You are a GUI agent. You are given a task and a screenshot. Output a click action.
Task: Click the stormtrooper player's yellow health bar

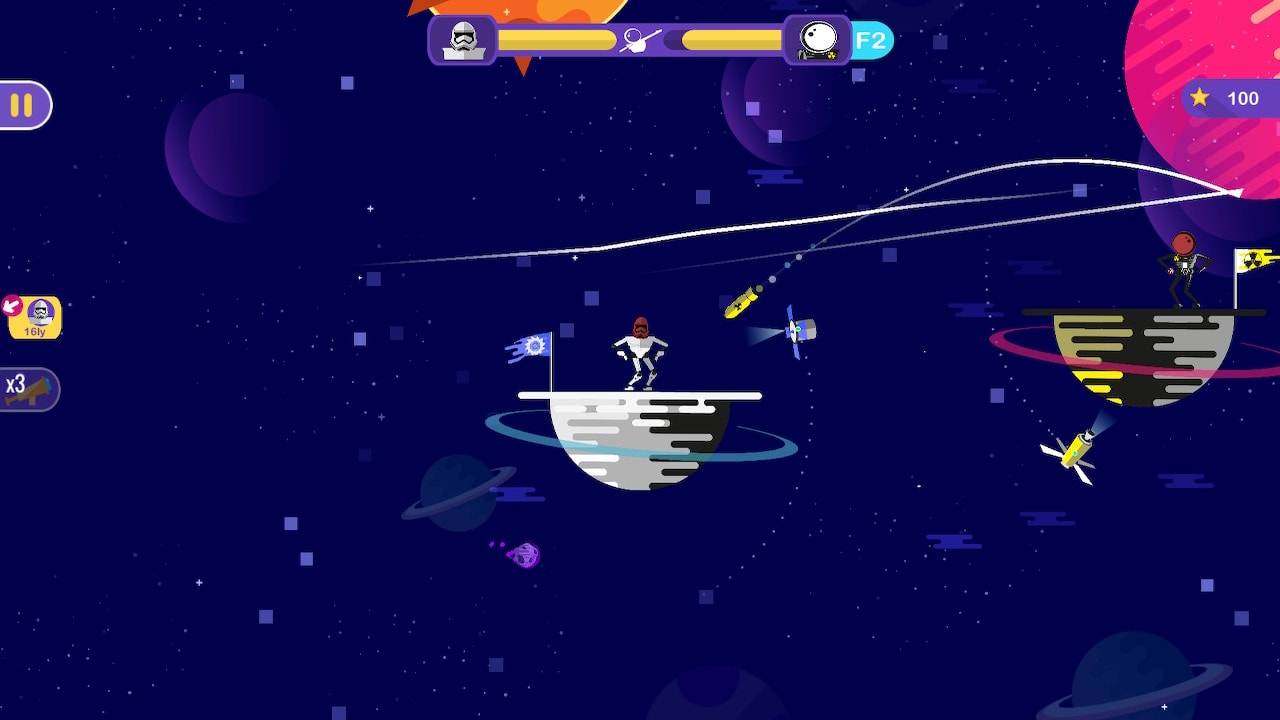(555, 40)
